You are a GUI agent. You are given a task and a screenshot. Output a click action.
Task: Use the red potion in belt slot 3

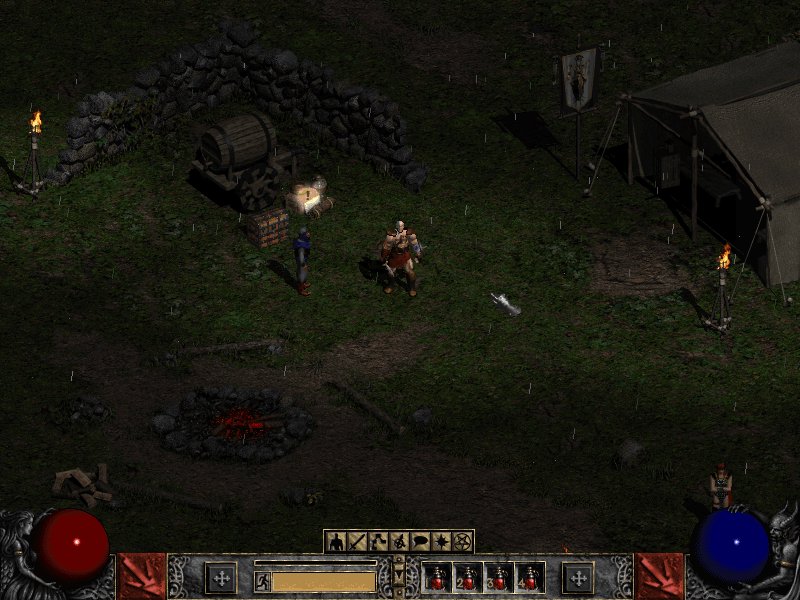(x=499, y=578)
